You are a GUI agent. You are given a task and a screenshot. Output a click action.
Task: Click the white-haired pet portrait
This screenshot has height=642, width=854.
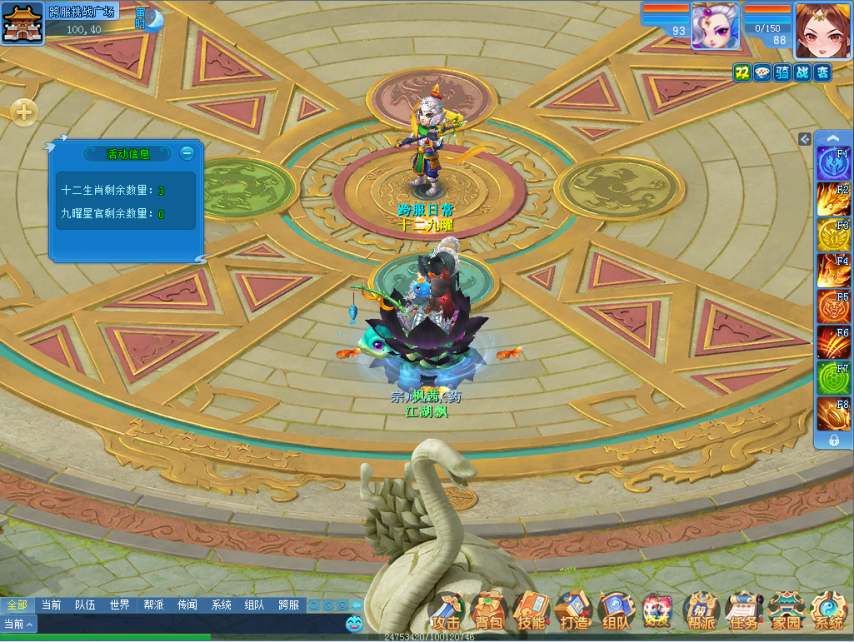715,25
